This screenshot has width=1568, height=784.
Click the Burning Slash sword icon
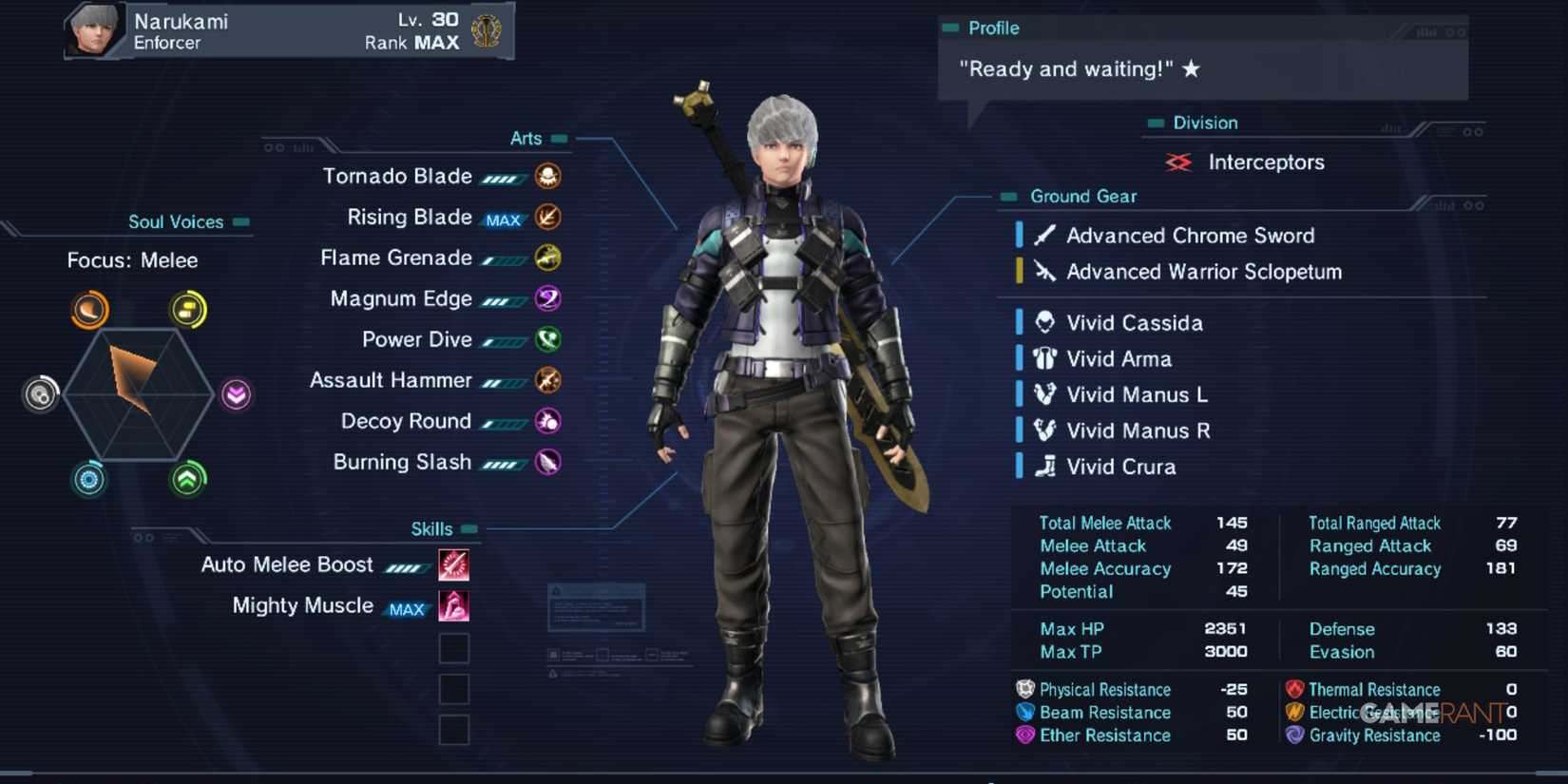click(x=549, y=463)
